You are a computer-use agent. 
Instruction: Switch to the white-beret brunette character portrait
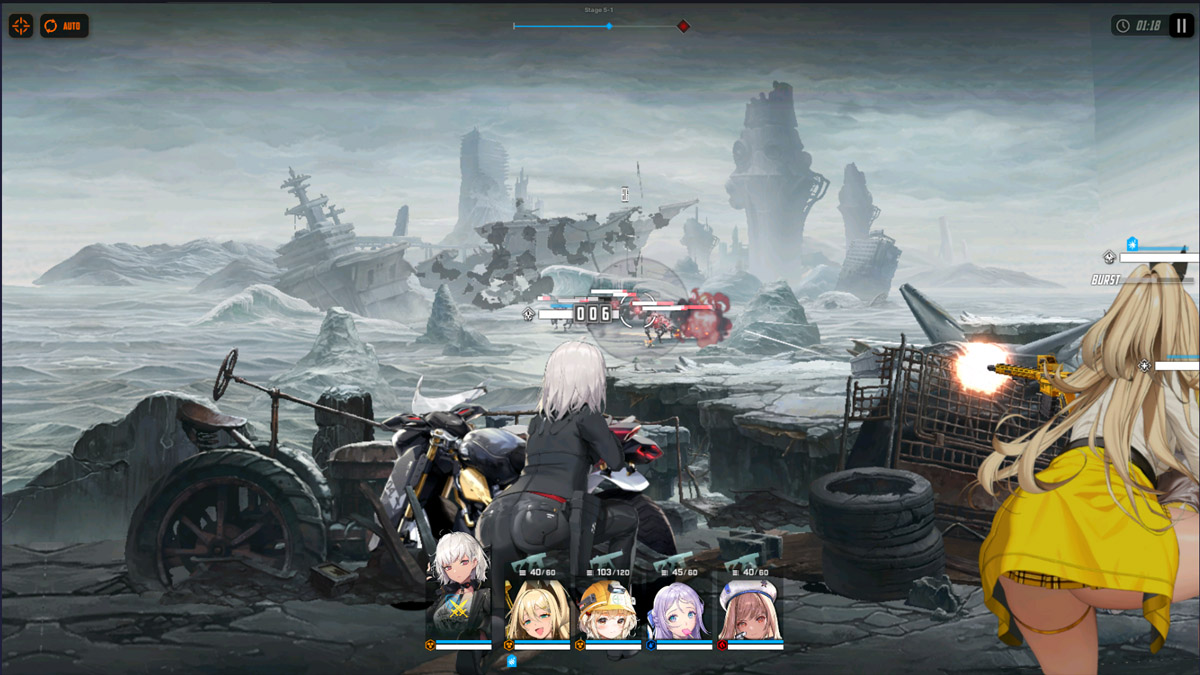pos(750,610)
